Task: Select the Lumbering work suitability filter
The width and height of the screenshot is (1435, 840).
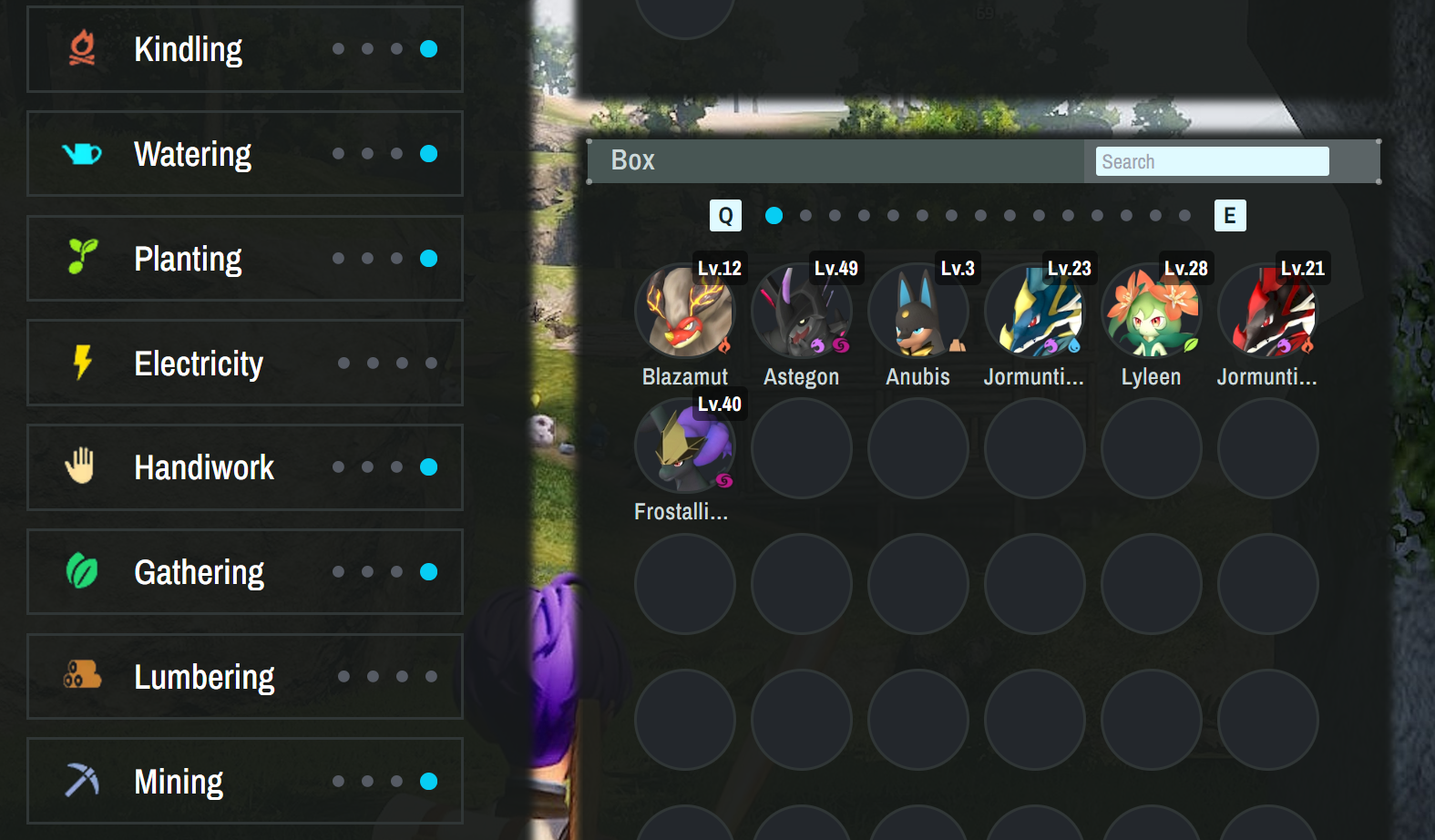Action: click(x=244, y=677)
